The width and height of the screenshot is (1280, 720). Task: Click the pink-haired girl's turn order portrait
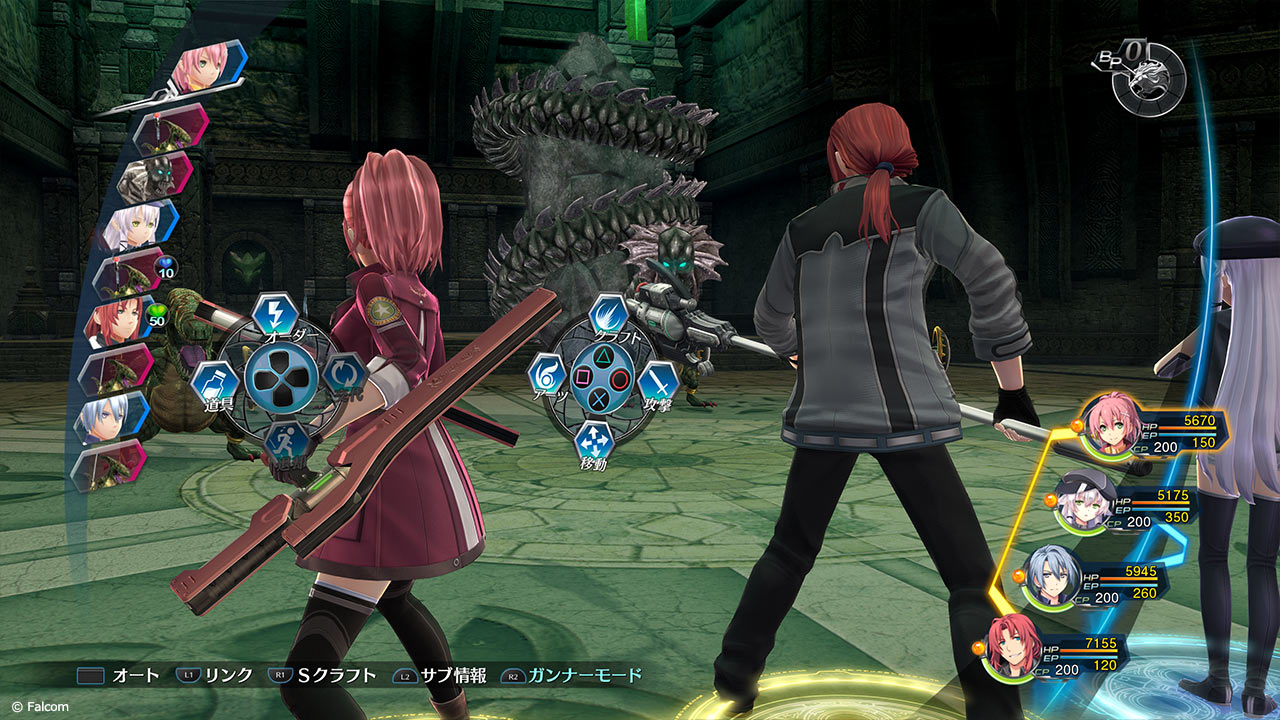[199, 67]
